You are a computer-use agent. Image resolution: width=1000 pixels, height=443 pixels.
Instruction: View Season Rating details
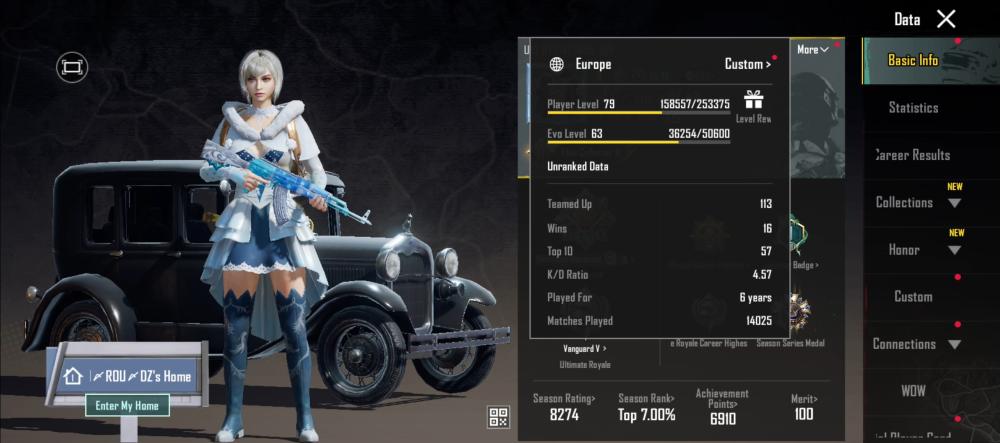[x=564, y=408]
